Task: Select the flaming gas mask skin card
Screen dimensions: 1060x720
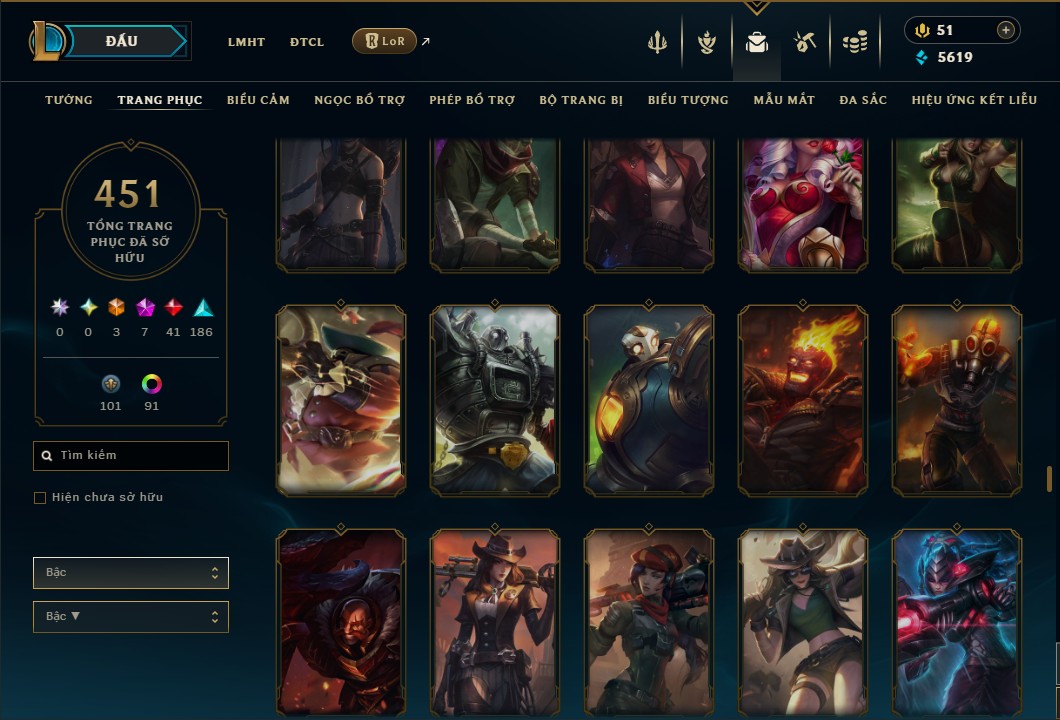Action: point(957,400)
